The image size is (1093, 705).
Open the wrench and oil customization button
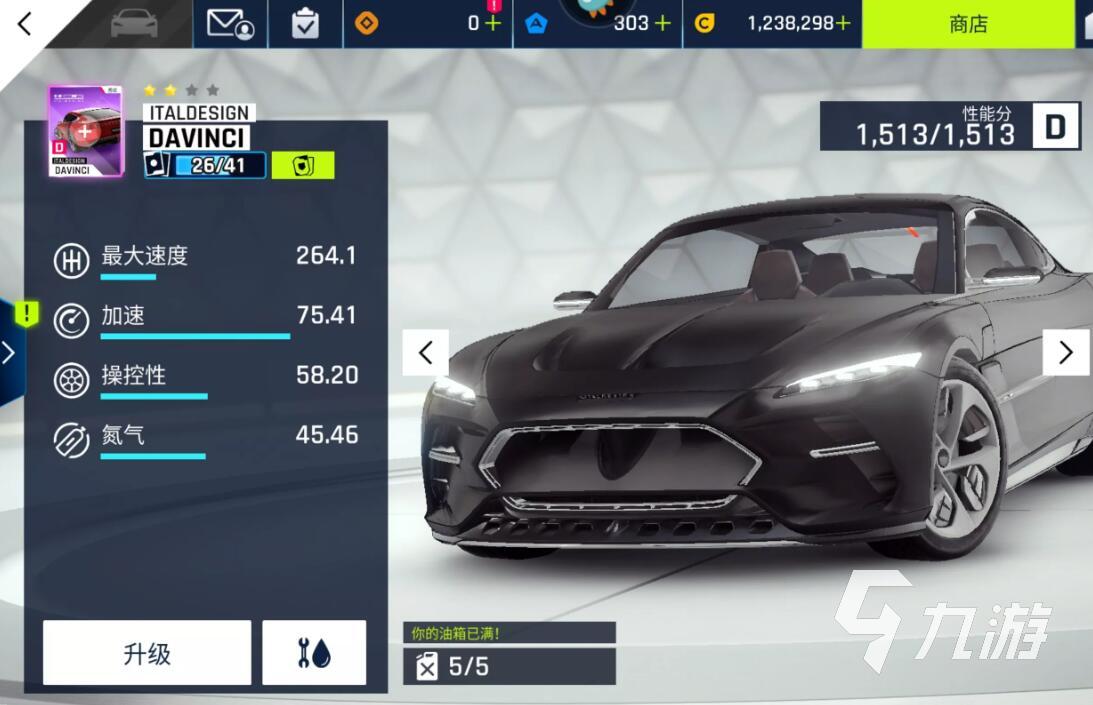point(314,653)
